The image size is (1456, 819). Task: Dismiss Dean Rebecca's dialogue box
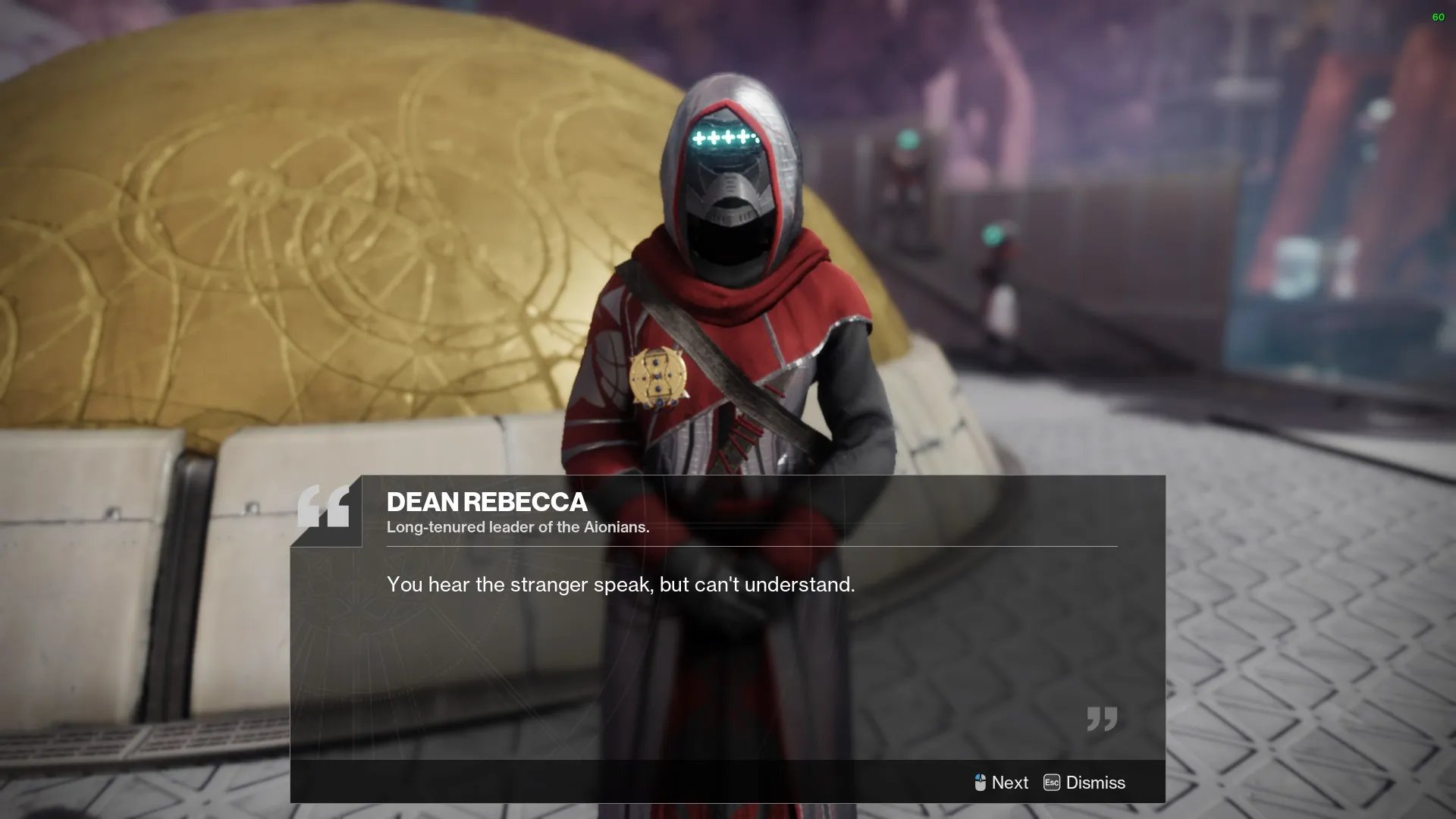pyautogui.click(x=1084, y=783)
